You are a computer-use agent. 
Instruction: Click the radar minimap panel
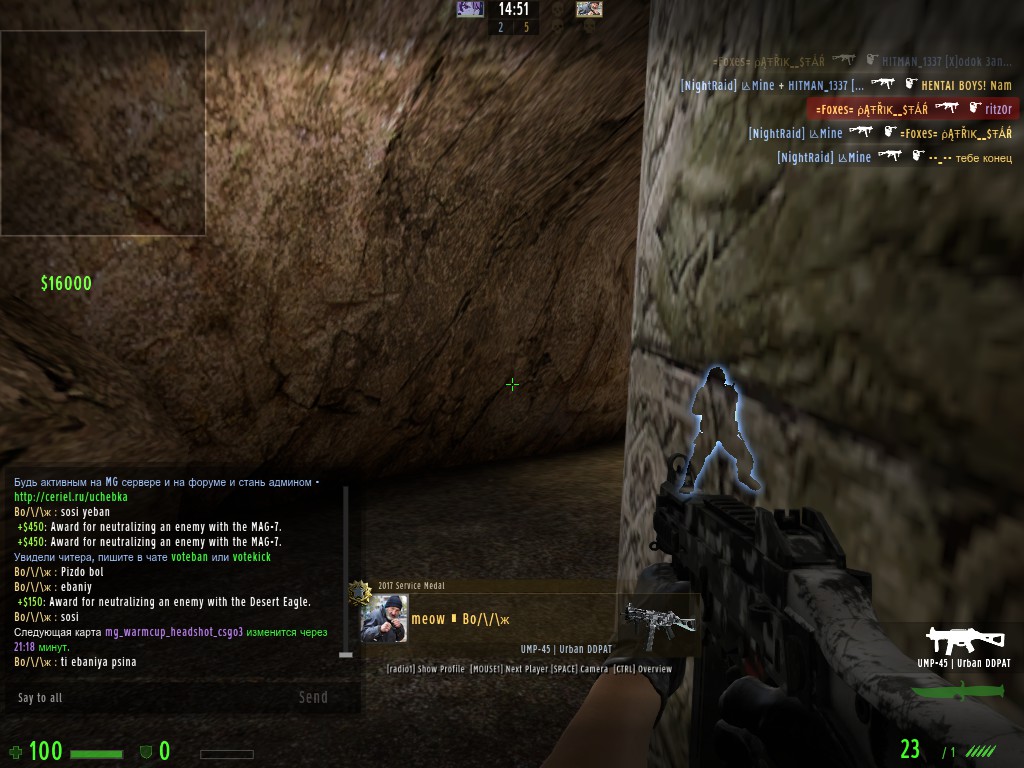pos(103,133)
